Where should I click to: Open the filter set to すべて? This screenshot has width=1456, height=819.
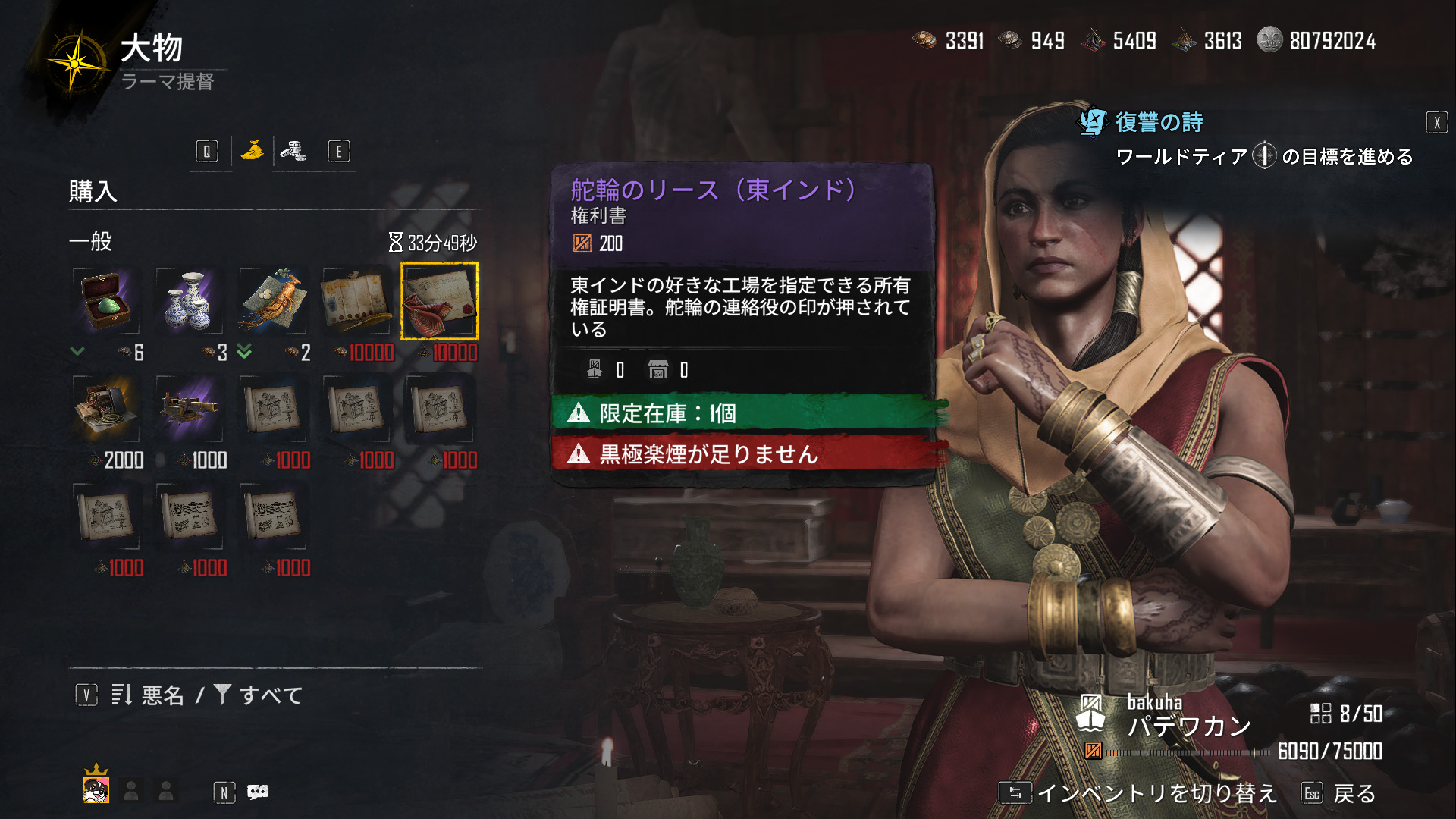[259, 695]
